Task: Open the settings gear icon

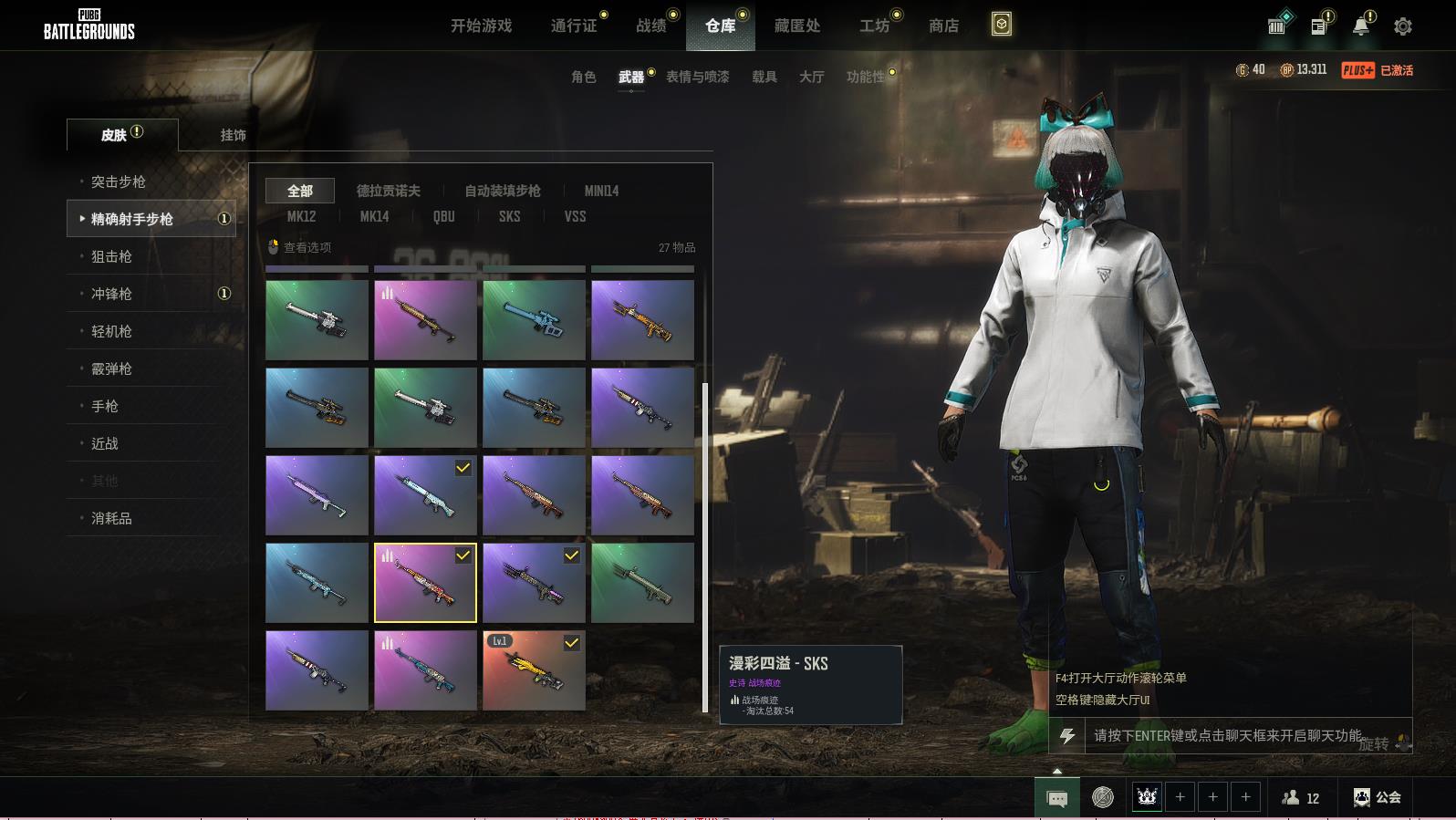Action: point(1402,26)
